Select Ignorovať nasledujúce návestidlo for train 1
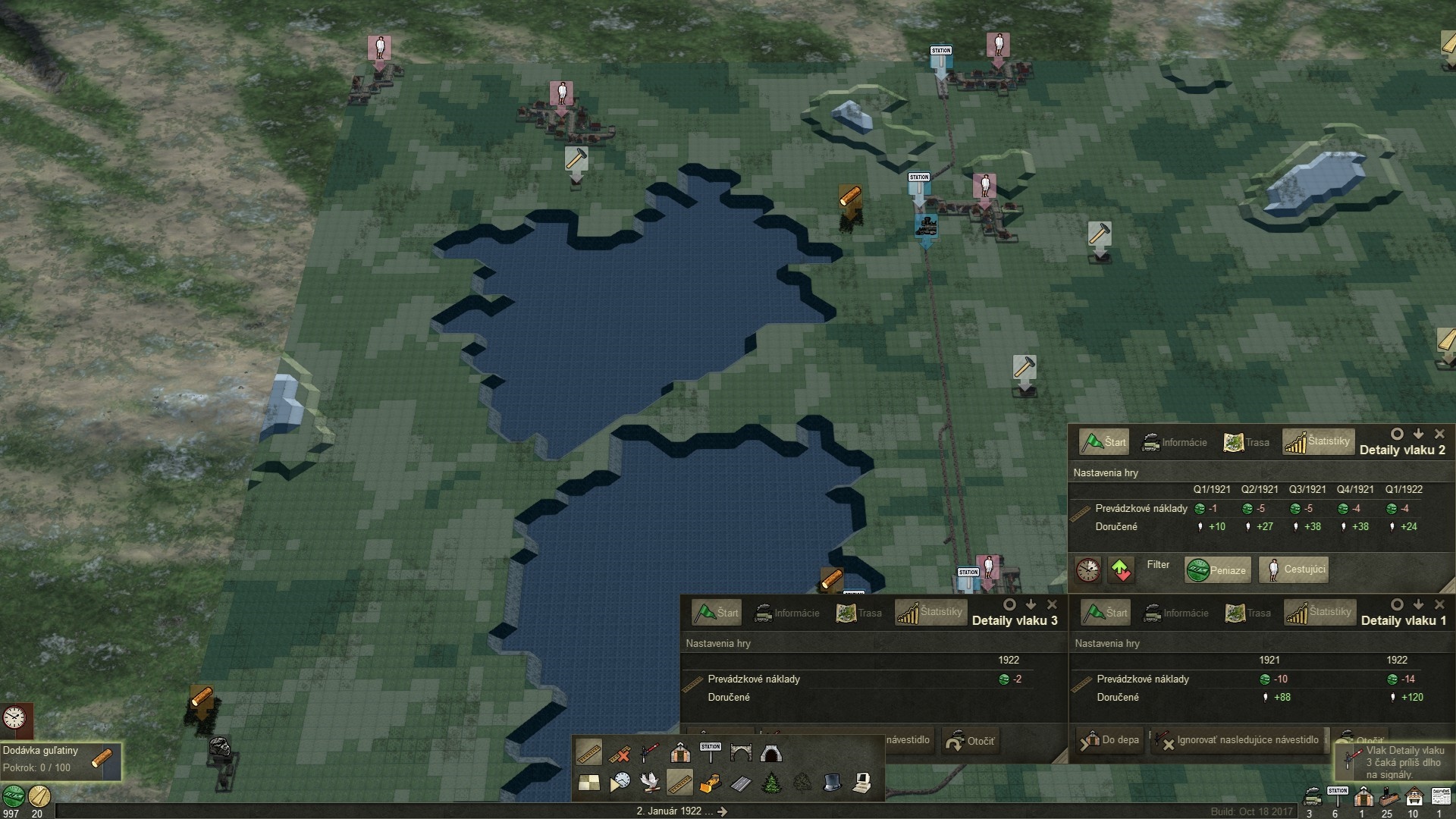This screenshot has height=819, width=1456. pyautogui.click(x=1239, y=740)
